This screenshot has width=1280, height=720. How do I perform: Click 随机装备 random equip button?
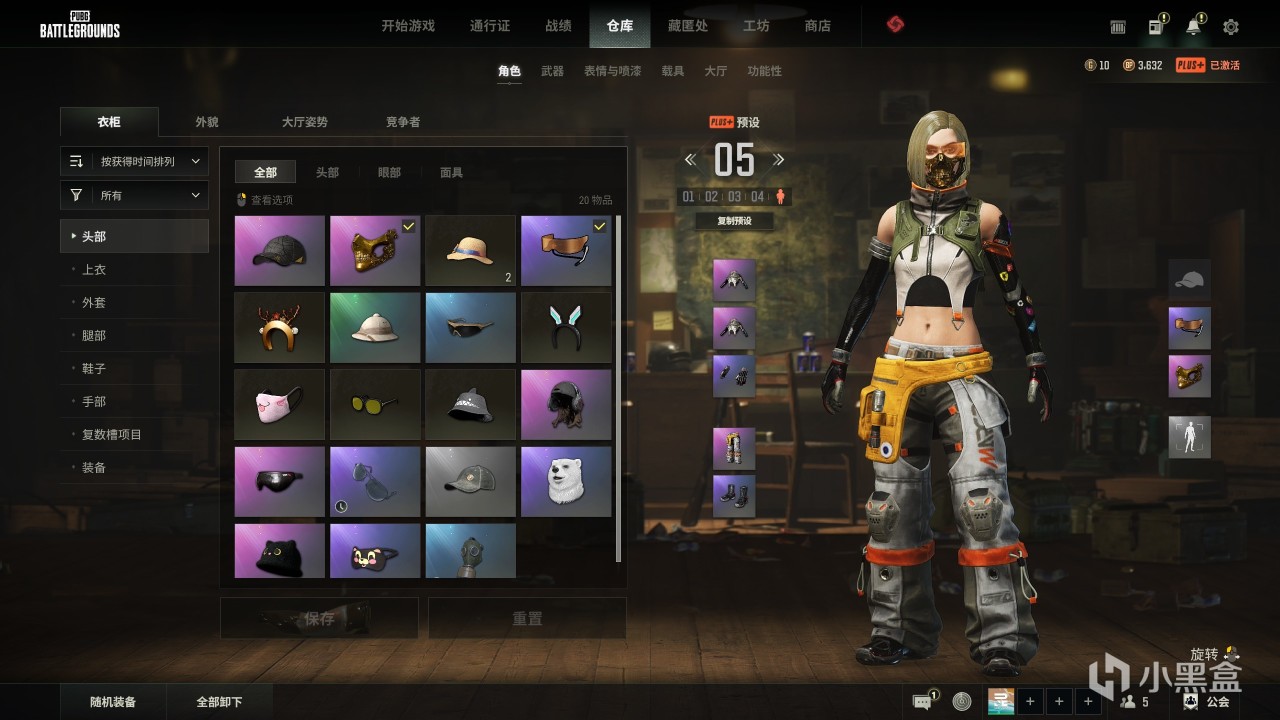click(112, 702)
